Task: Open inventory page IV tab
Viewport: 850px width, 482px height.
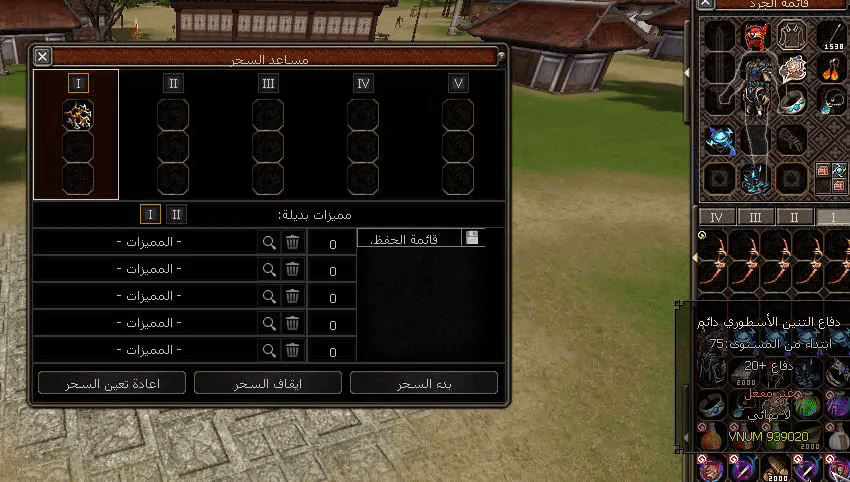Action: point(716,217)
